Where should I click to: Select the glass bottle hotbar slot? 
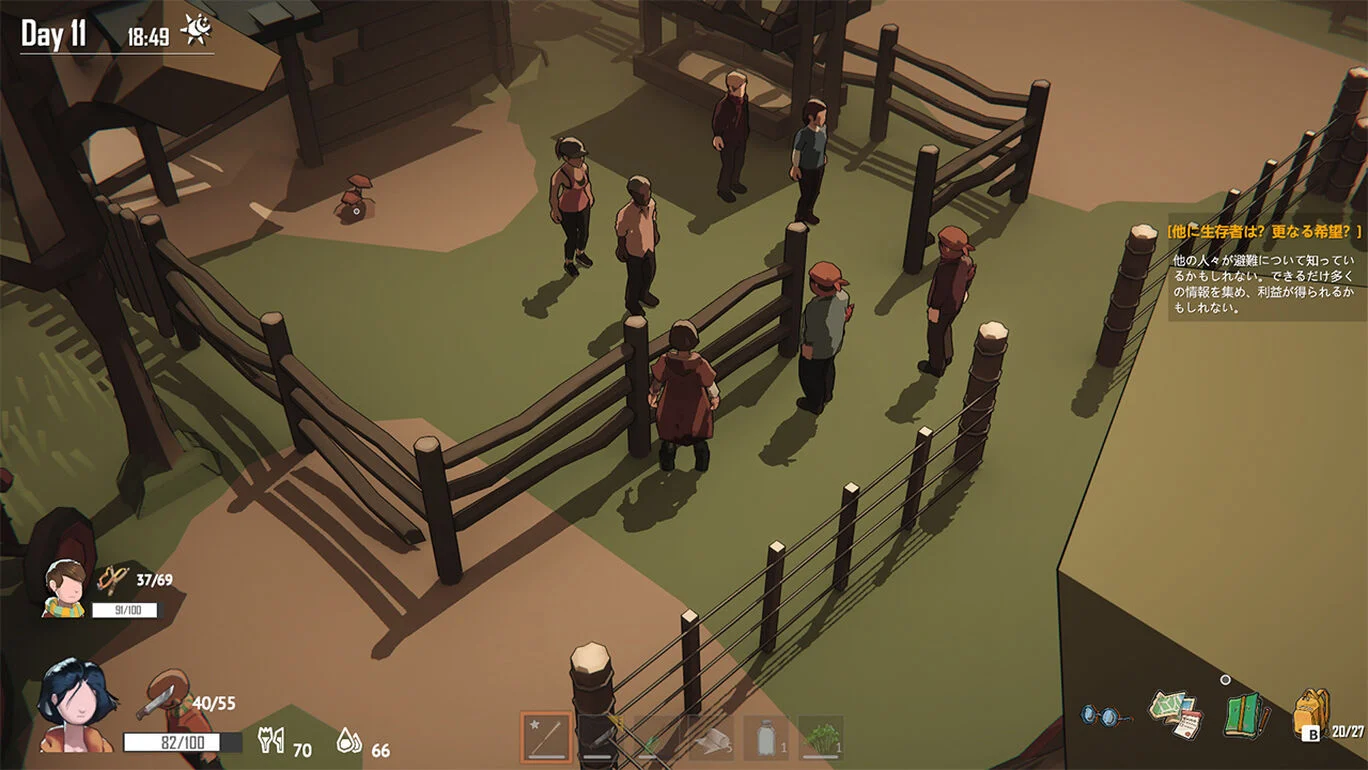click(x=766, y=738)
